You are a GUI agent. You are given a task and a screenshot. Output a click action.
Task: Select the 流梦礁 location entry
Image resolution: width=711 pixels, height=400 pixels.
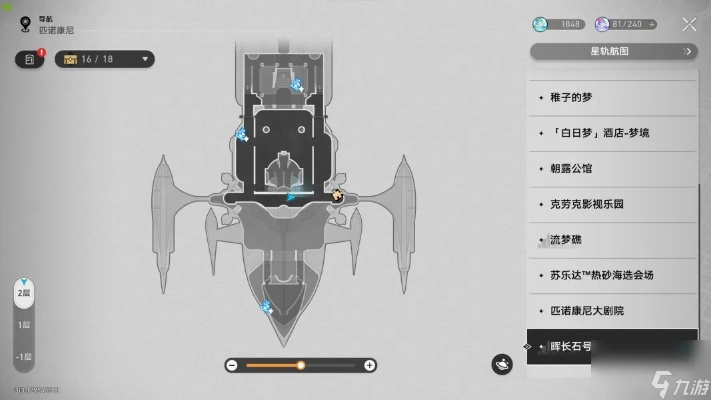click(x=611, y=239)
